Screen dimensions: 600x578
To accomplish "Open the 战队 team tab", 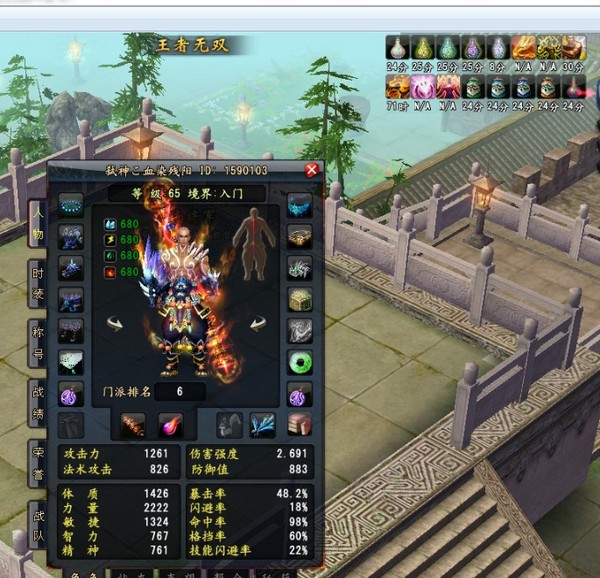I will pyautogui.click(x=37, y=520).
